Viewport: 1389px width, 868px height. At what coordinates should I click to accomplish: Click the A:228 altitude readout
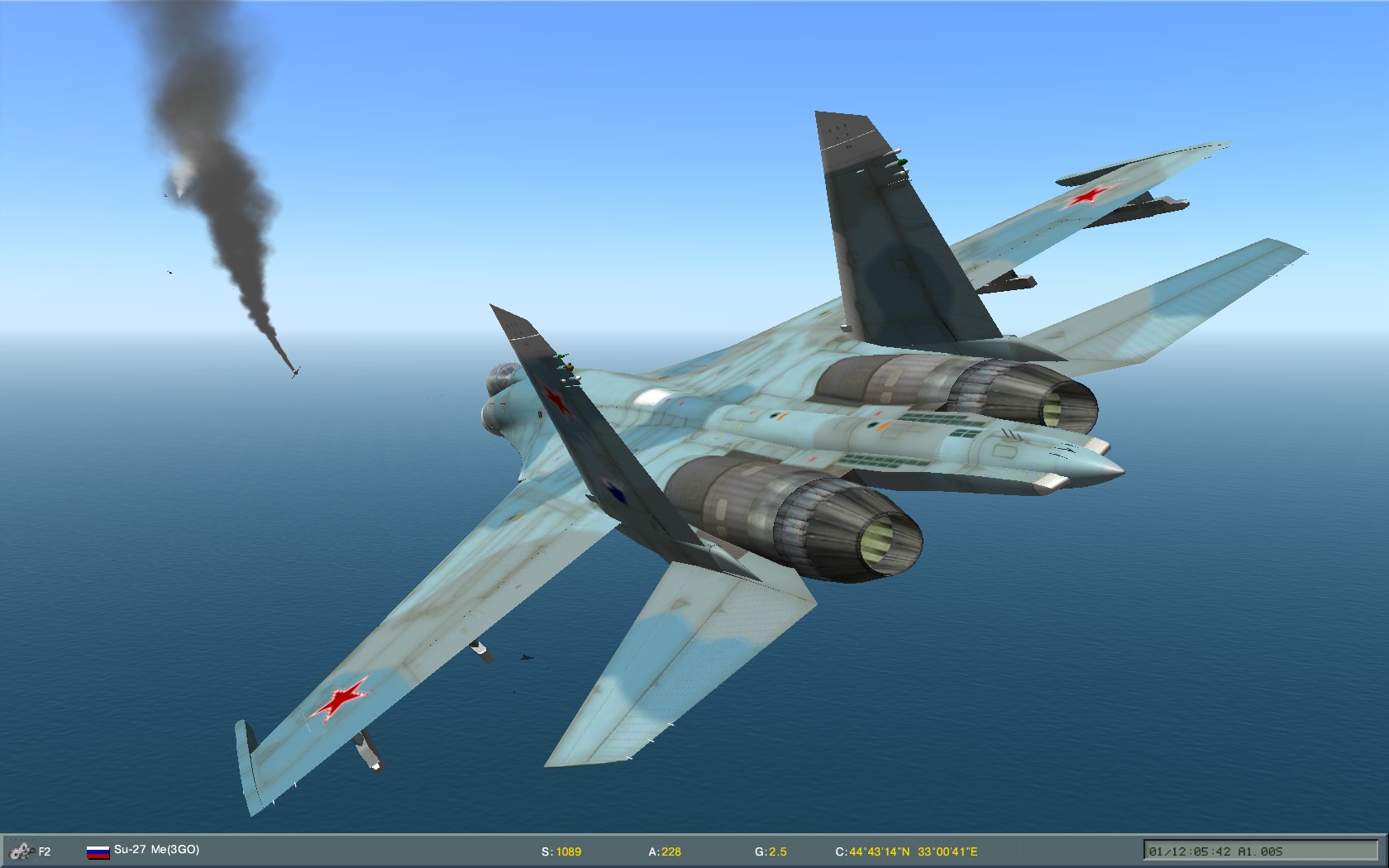663,849
